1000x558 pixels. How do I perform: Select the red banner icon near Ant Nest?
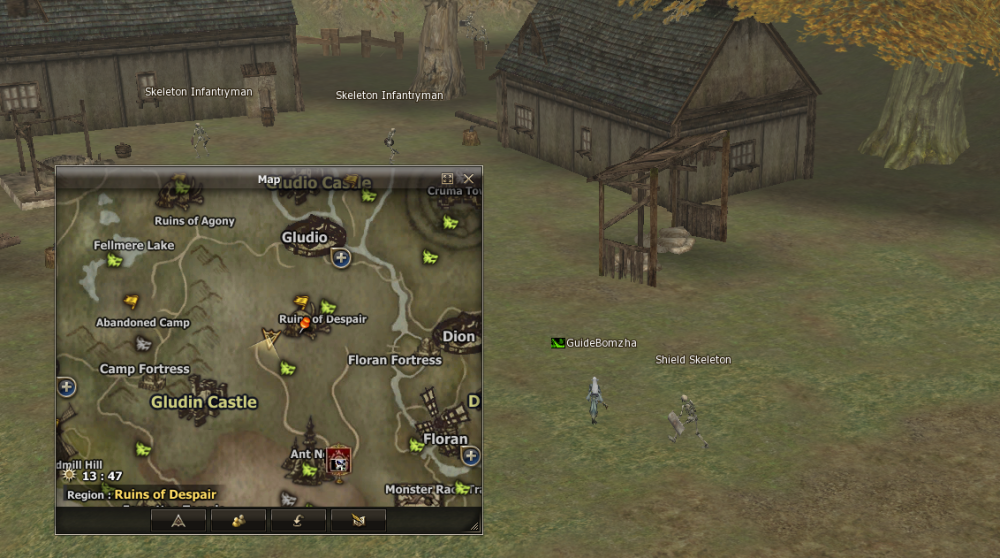[x=339, y=460]
